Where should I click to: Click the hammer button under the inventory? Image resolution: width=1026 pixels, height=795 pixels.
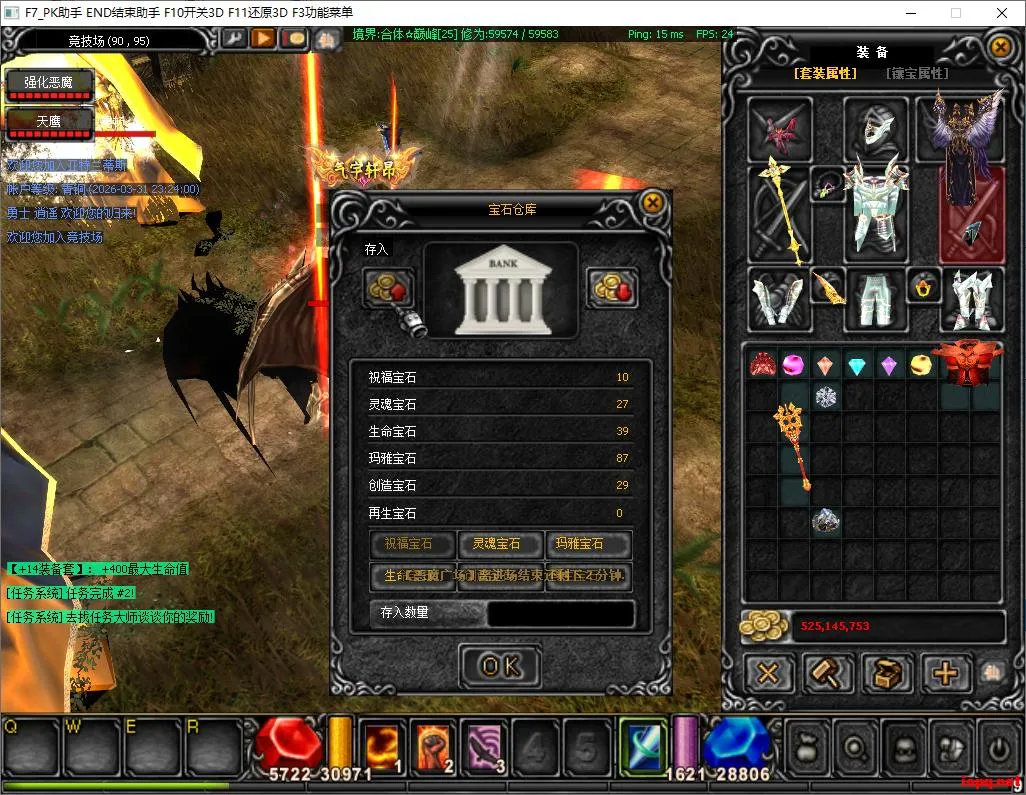click(829, 673)
